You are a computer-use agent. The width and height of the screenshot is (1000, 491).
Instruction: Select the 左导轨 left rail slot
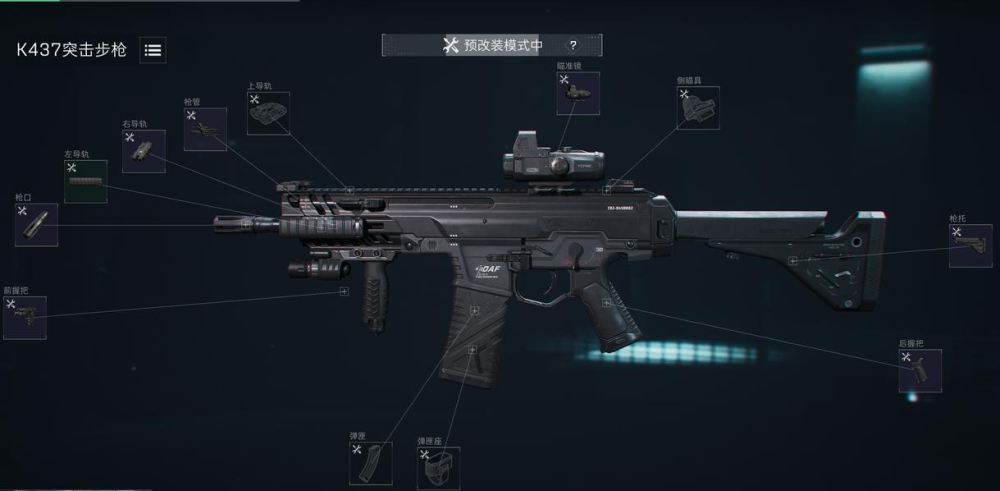coord(86,181)
